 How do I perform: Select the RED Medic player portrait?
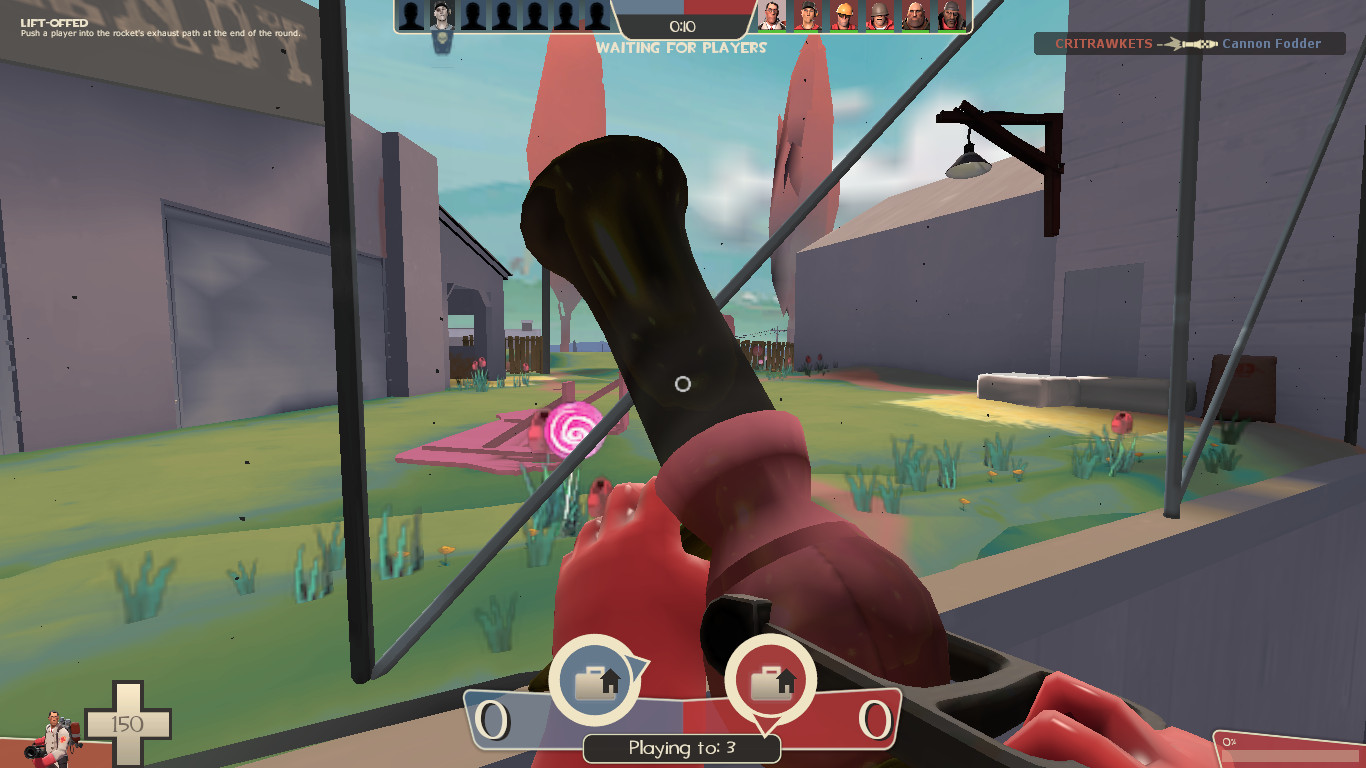[x=770, y=16]
